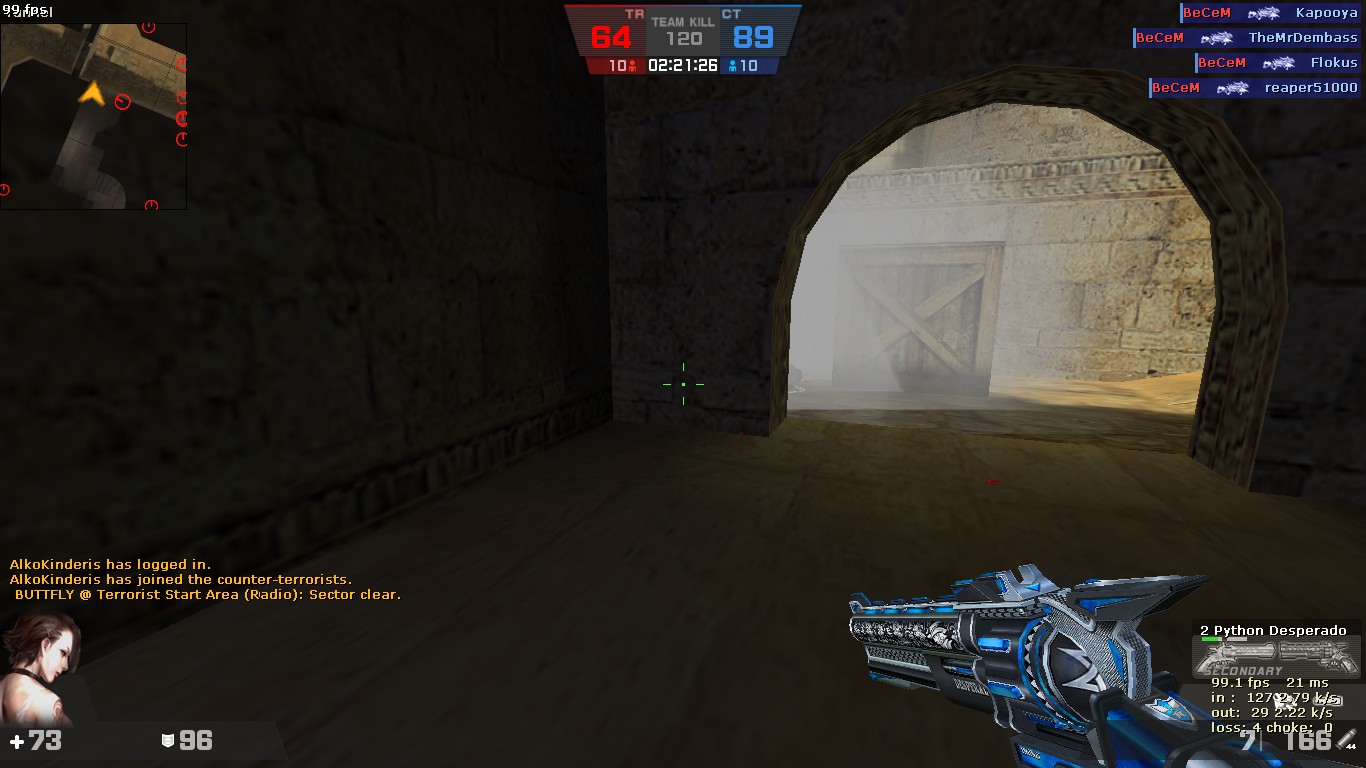
Task: Open the TEAM KILL 120 scoreboard header
Action: coord(683,23)
